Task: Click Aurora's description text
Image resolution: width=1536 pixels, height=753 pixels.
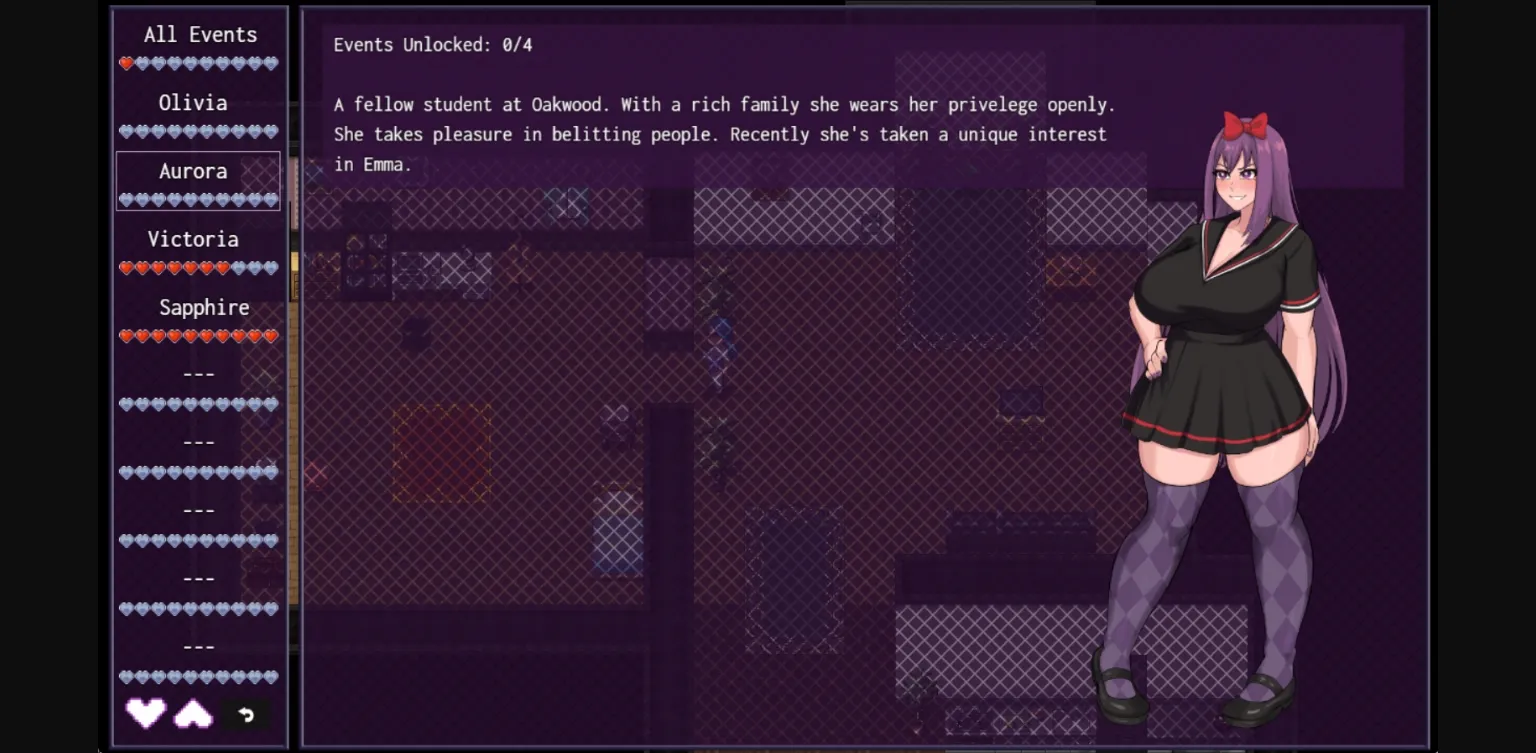Action: coord(720,134)
